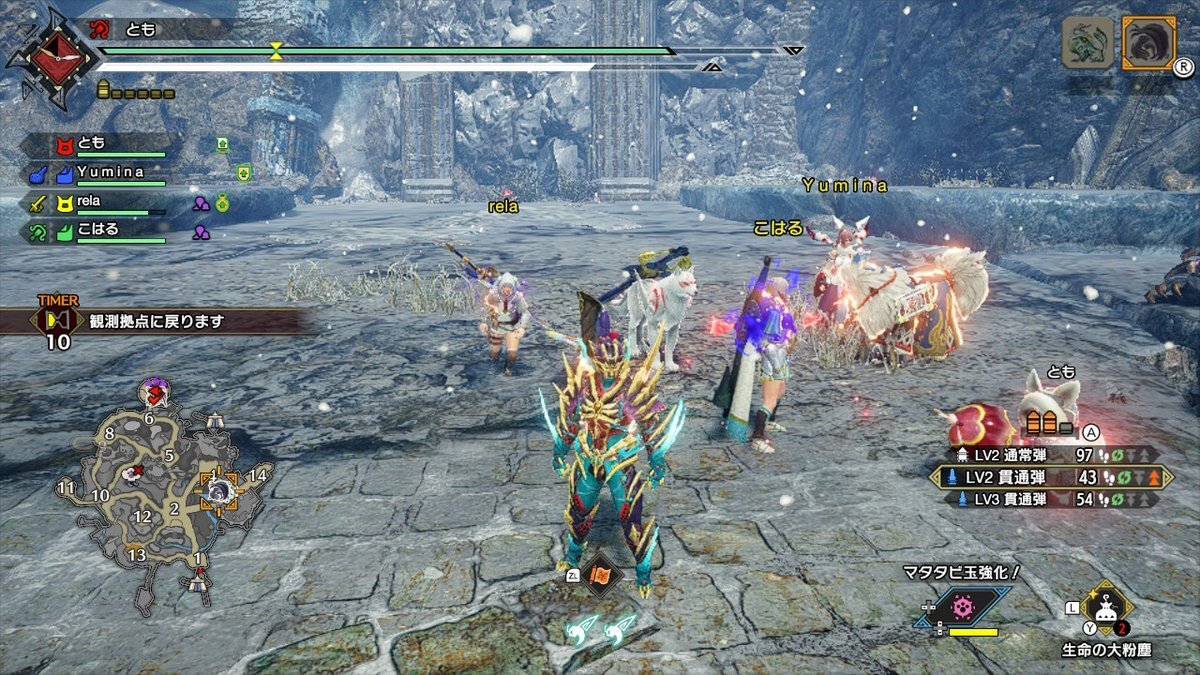Use the 生命の大粉塵 item
Viewport: 1200px width, 675px height.
[1106, 608]
